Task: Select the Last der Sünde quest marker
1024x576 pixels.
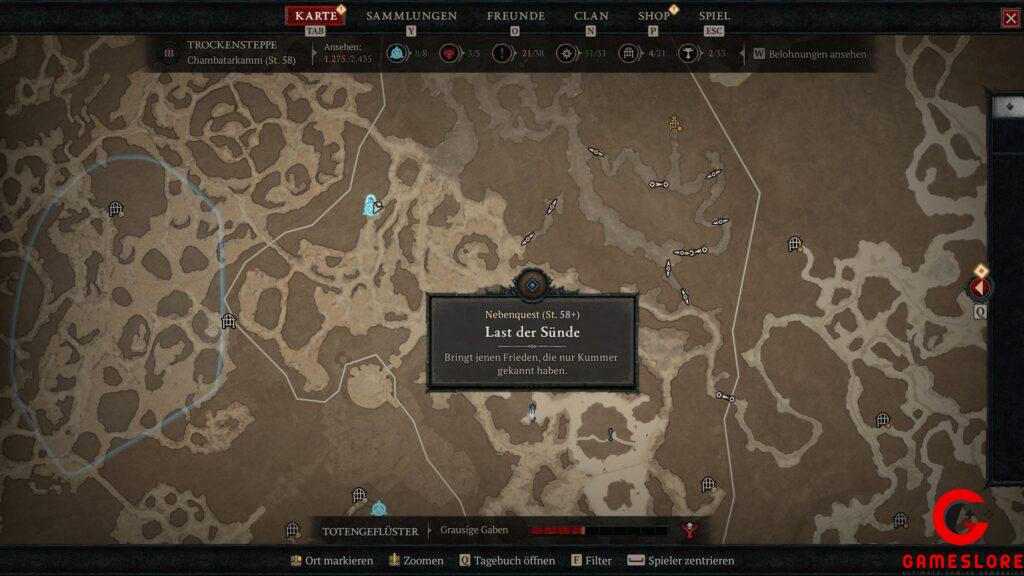Action: click(x=532, y=285)
